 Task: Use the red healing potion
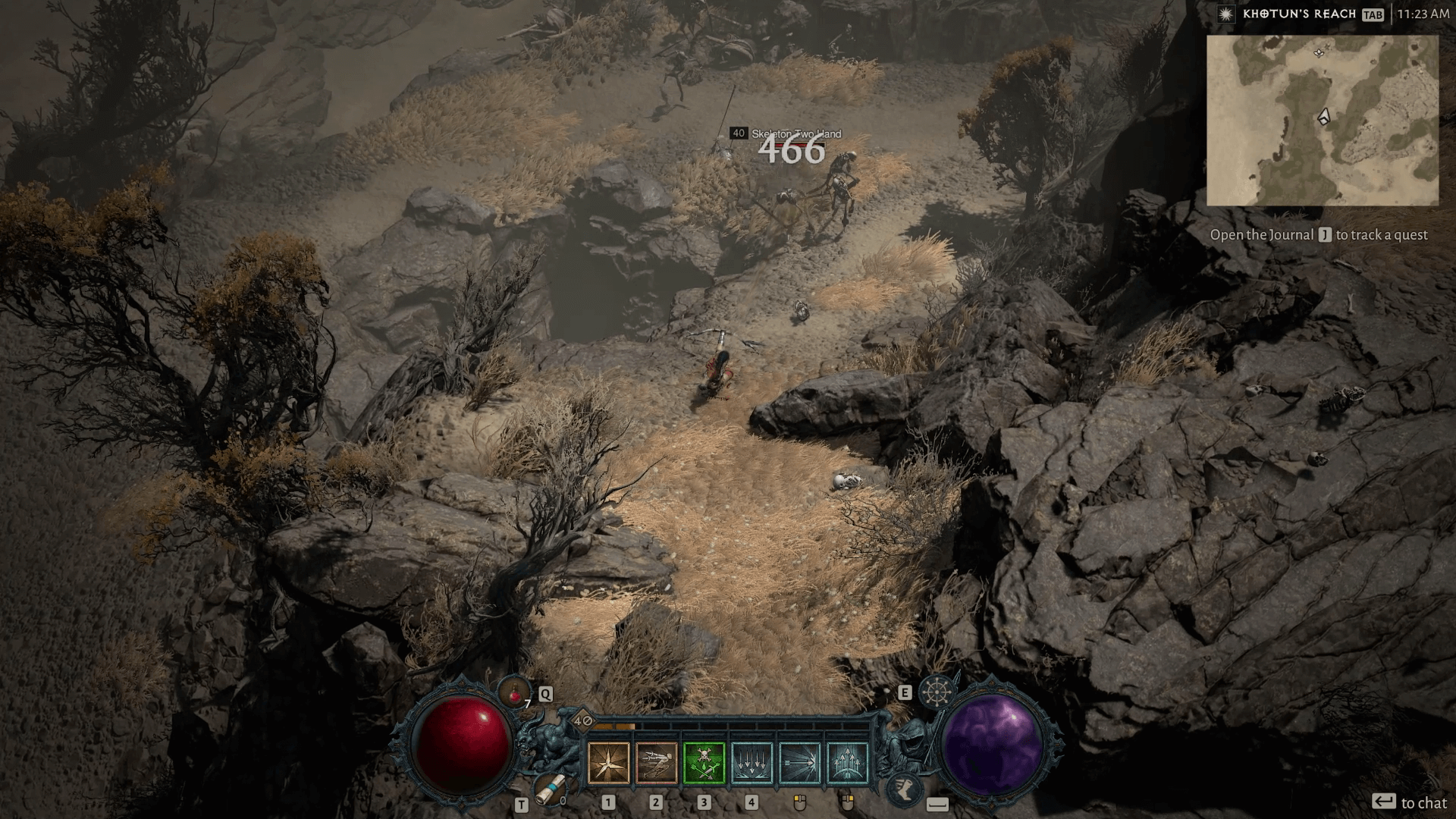[516, 691]
